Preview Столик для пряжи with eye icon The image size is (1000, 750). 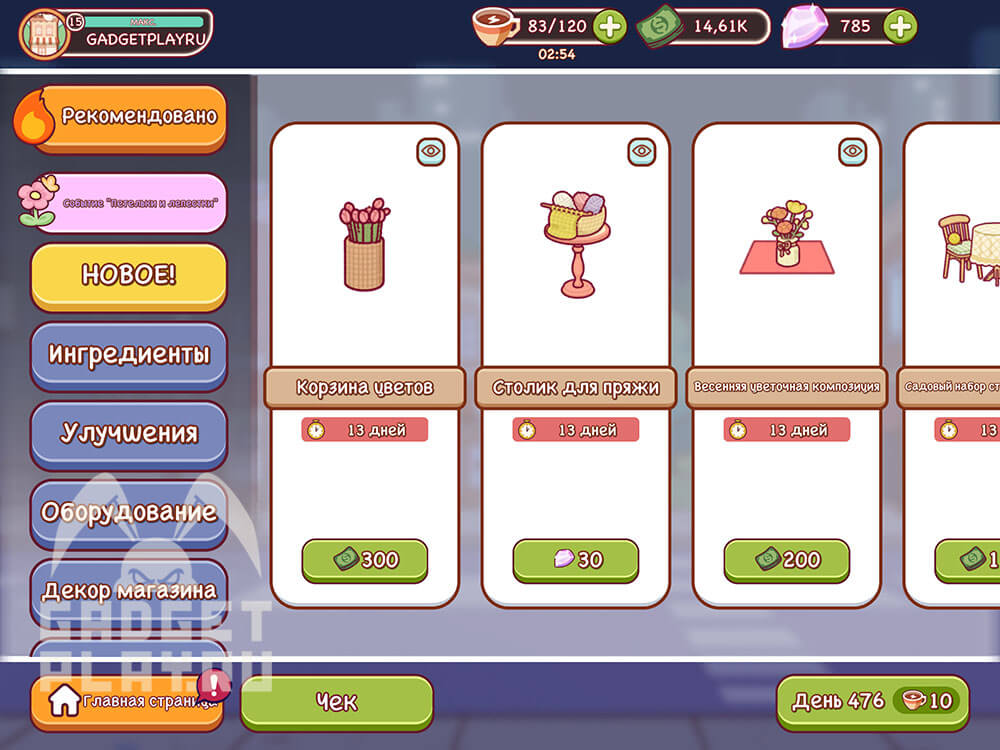click(642, 152)
